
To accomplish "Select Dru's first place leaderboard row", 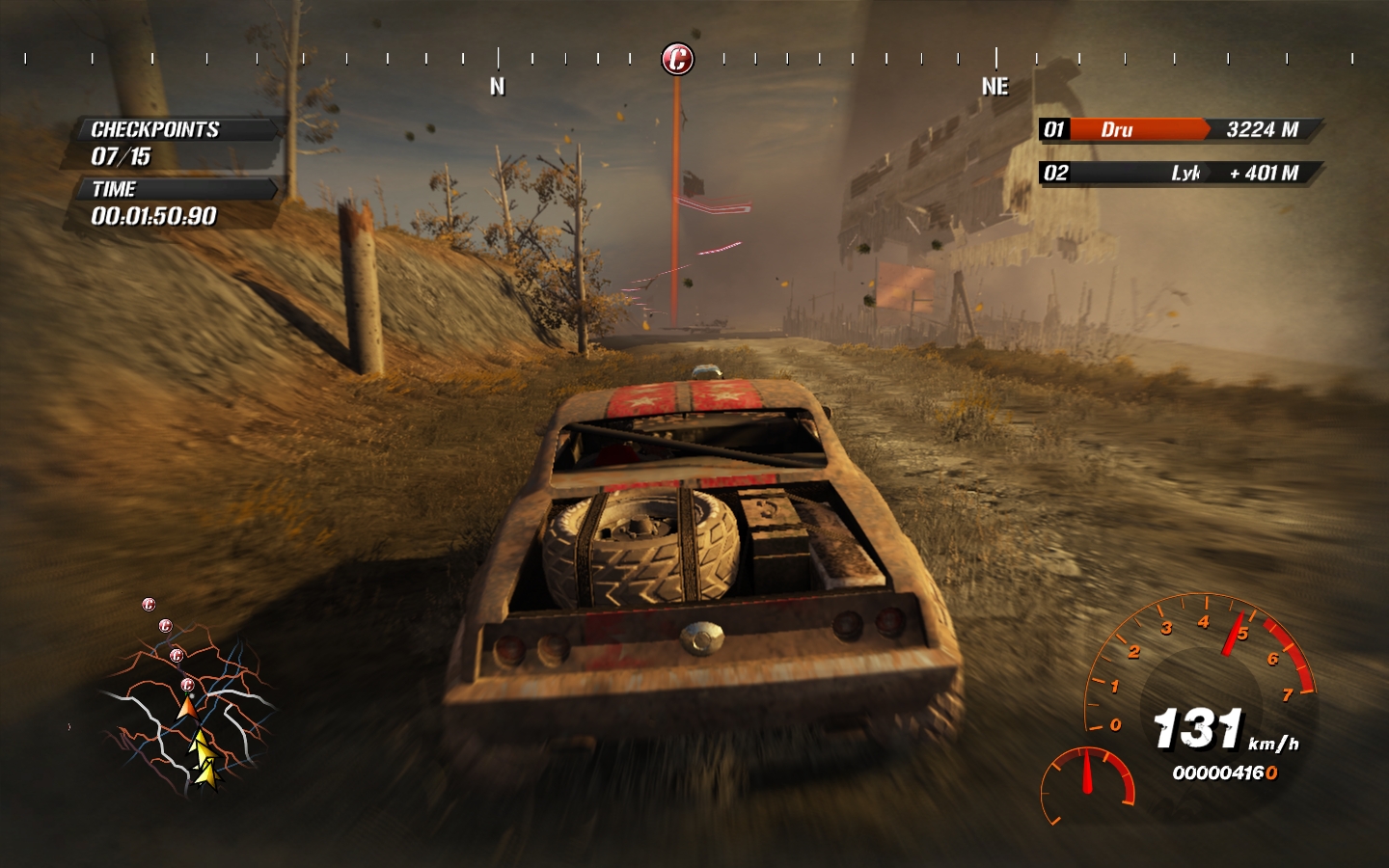I will coord(1179,129).
